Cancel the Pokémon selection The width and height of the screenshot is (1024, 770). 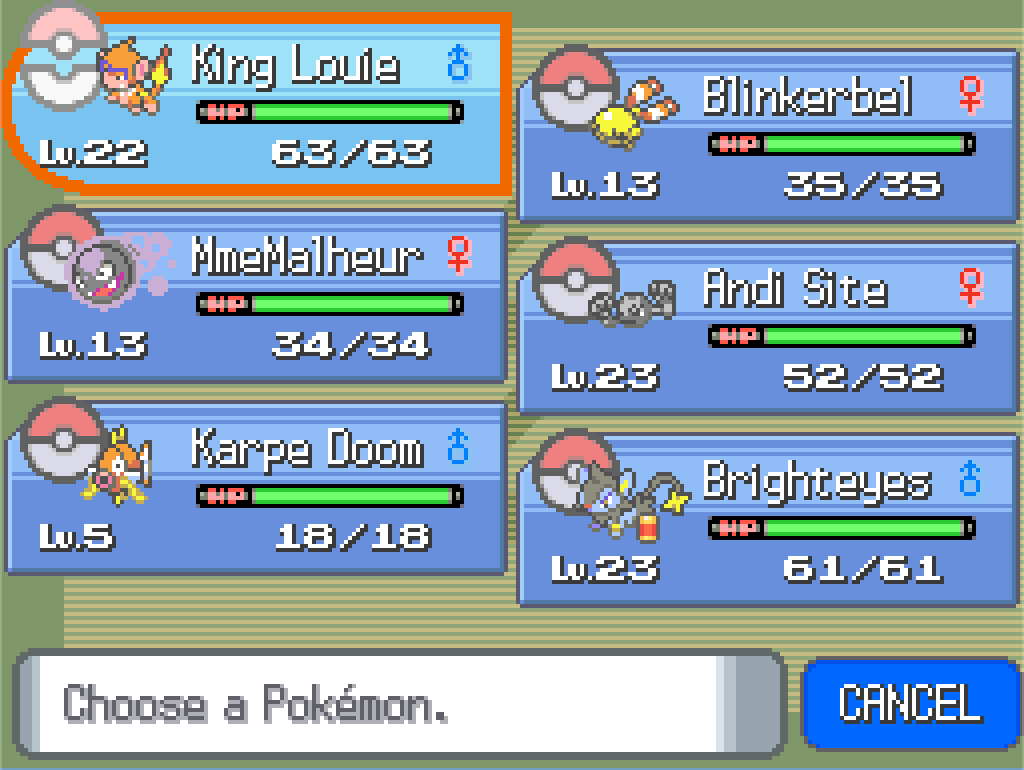click(909, 704)
